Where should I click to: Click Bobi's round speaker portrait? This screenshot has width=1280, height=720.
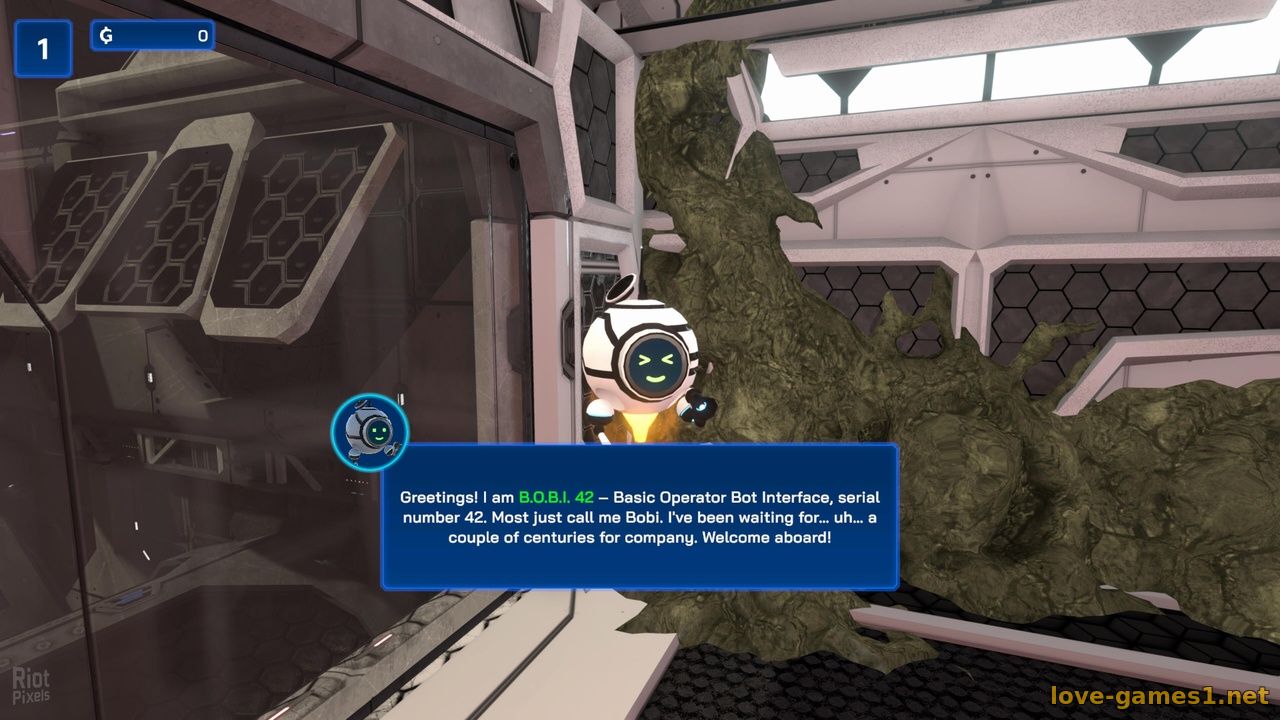tap(370, 432)
